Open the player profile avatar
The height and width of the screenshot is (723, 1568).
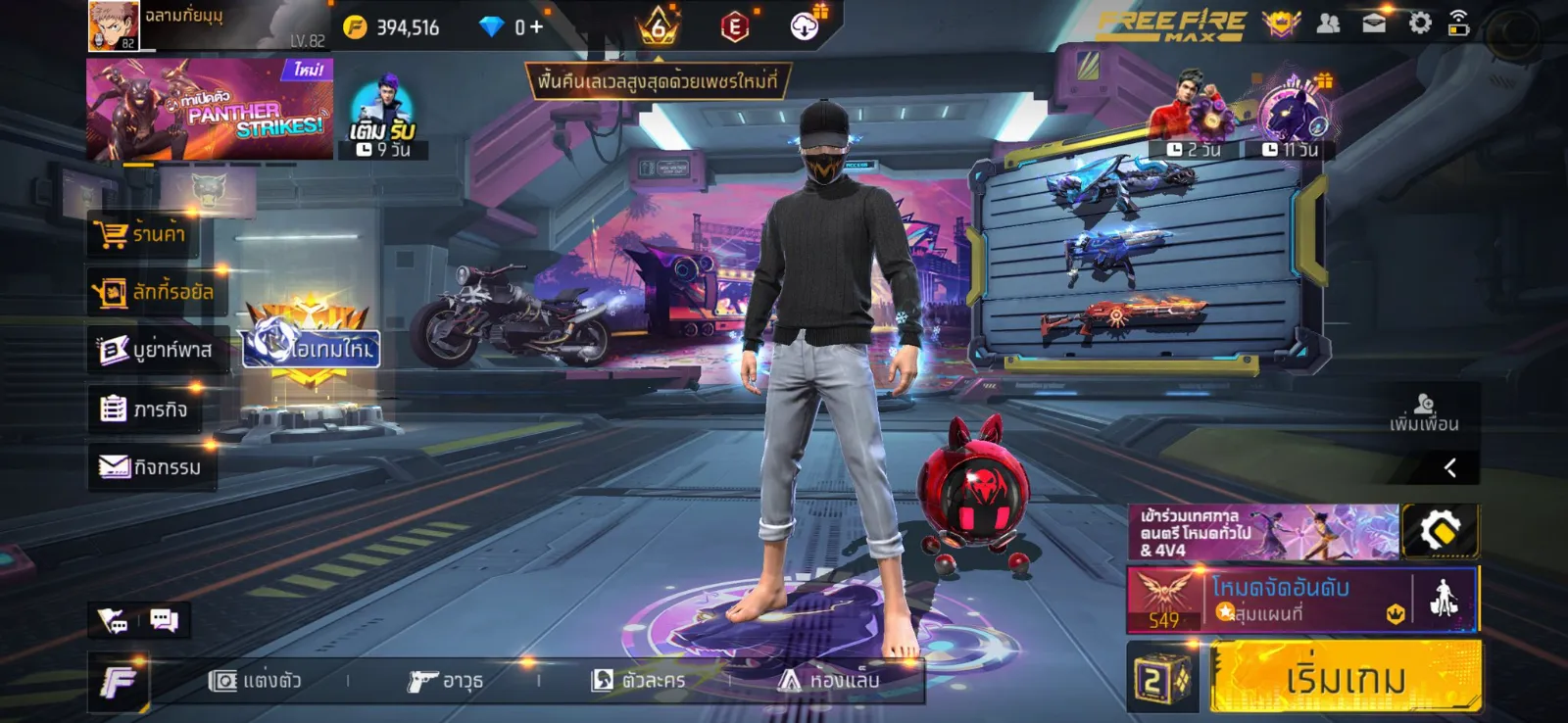[114, 25]
